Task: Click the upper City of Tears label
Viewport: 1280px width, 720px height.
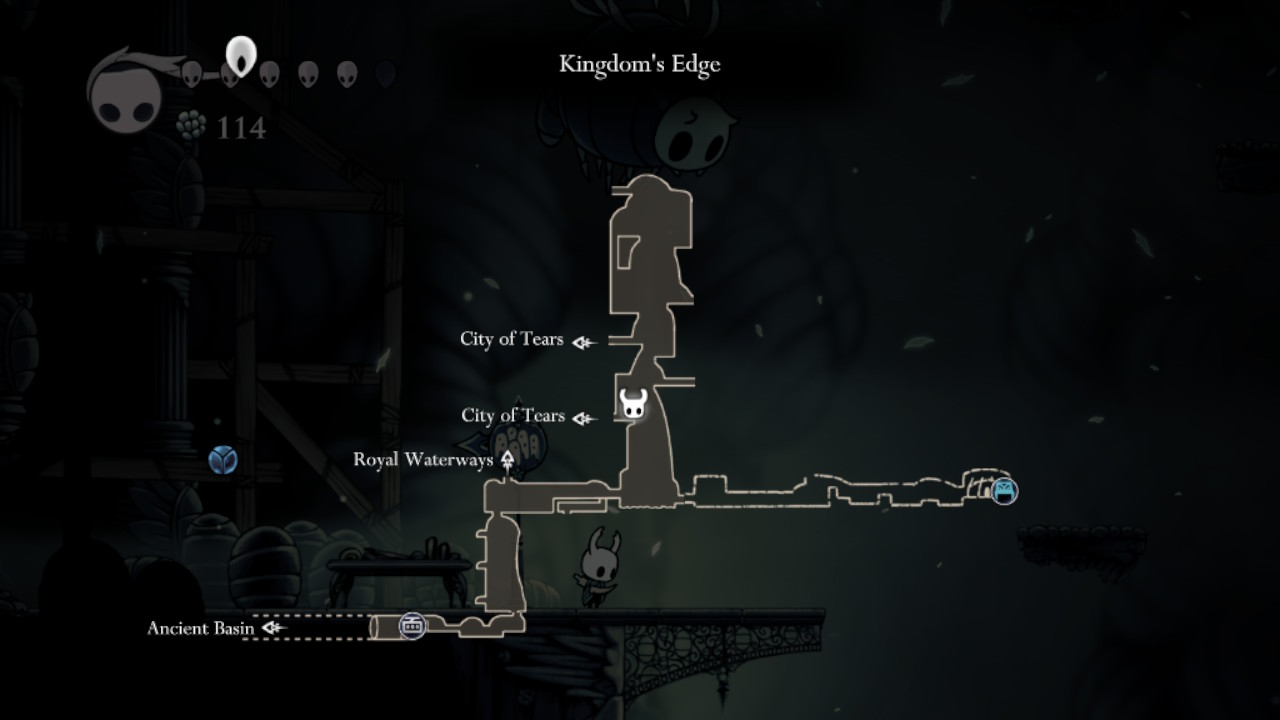Action: pyautogui.click(x=513, y=340)
